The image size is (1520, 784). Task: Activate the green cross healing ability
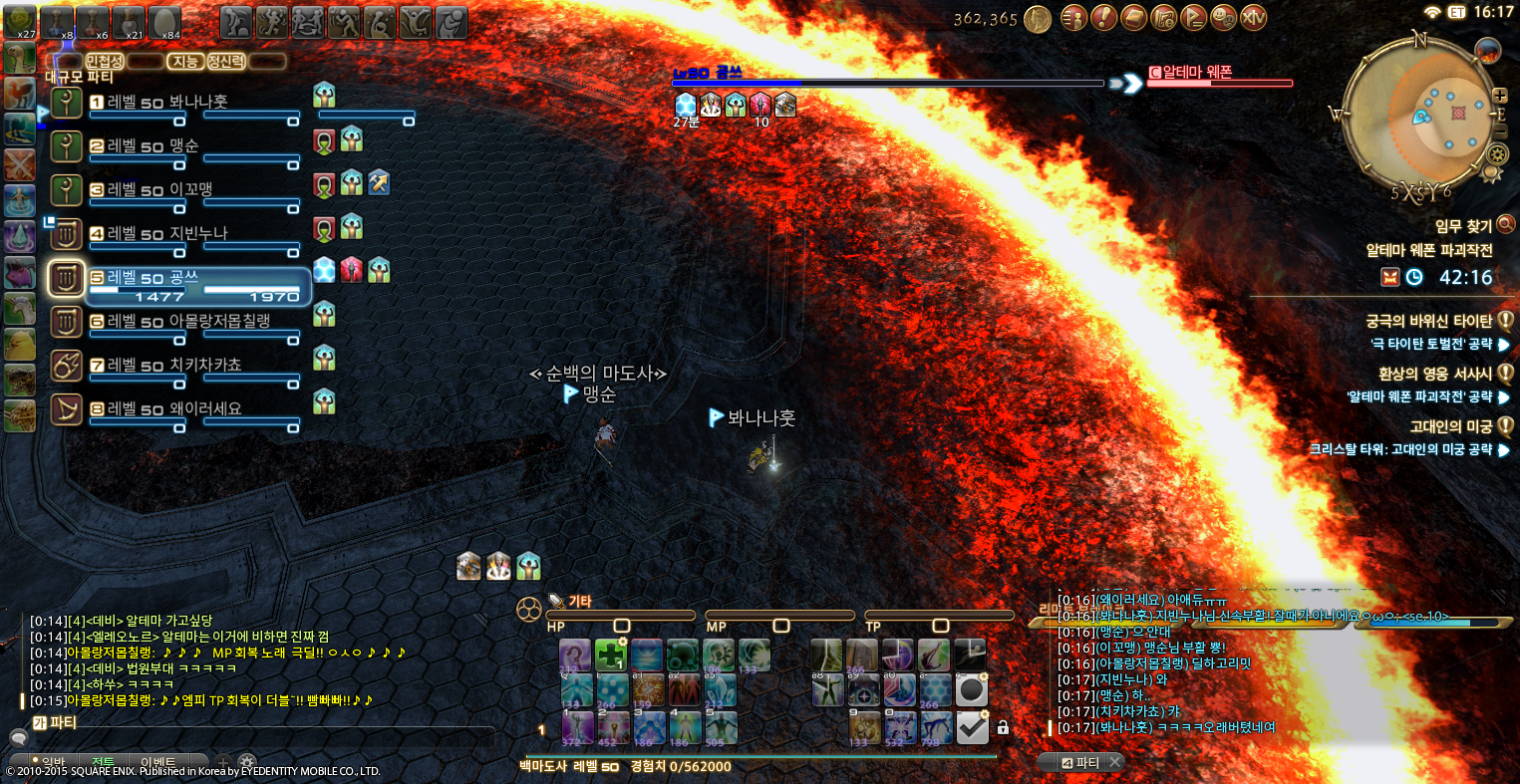pyautogui.click(x=610, y=654)
